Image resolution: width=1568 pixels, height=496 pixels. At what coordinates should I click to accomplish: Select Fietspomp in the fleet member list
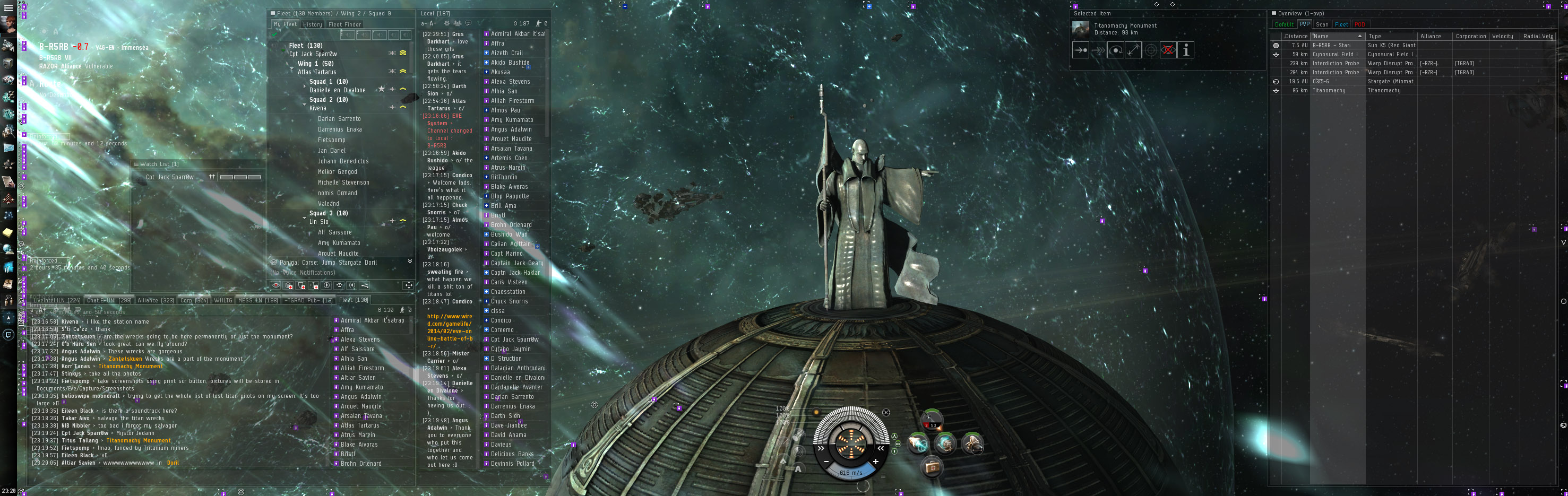pos(331,140)
